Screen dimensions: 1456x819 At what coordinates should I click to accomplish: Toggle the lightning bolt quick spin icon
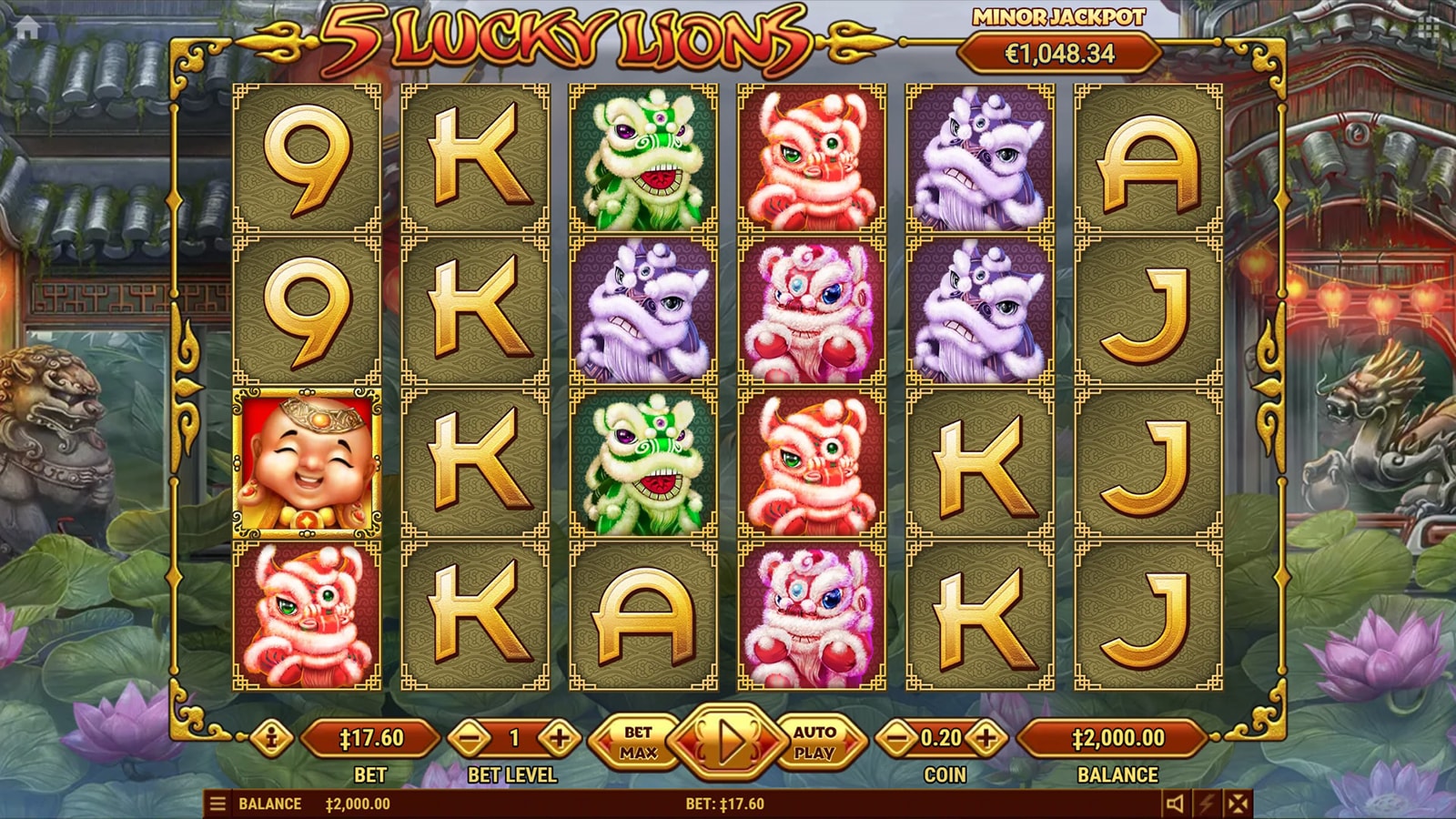click(x=1207, y=804)
